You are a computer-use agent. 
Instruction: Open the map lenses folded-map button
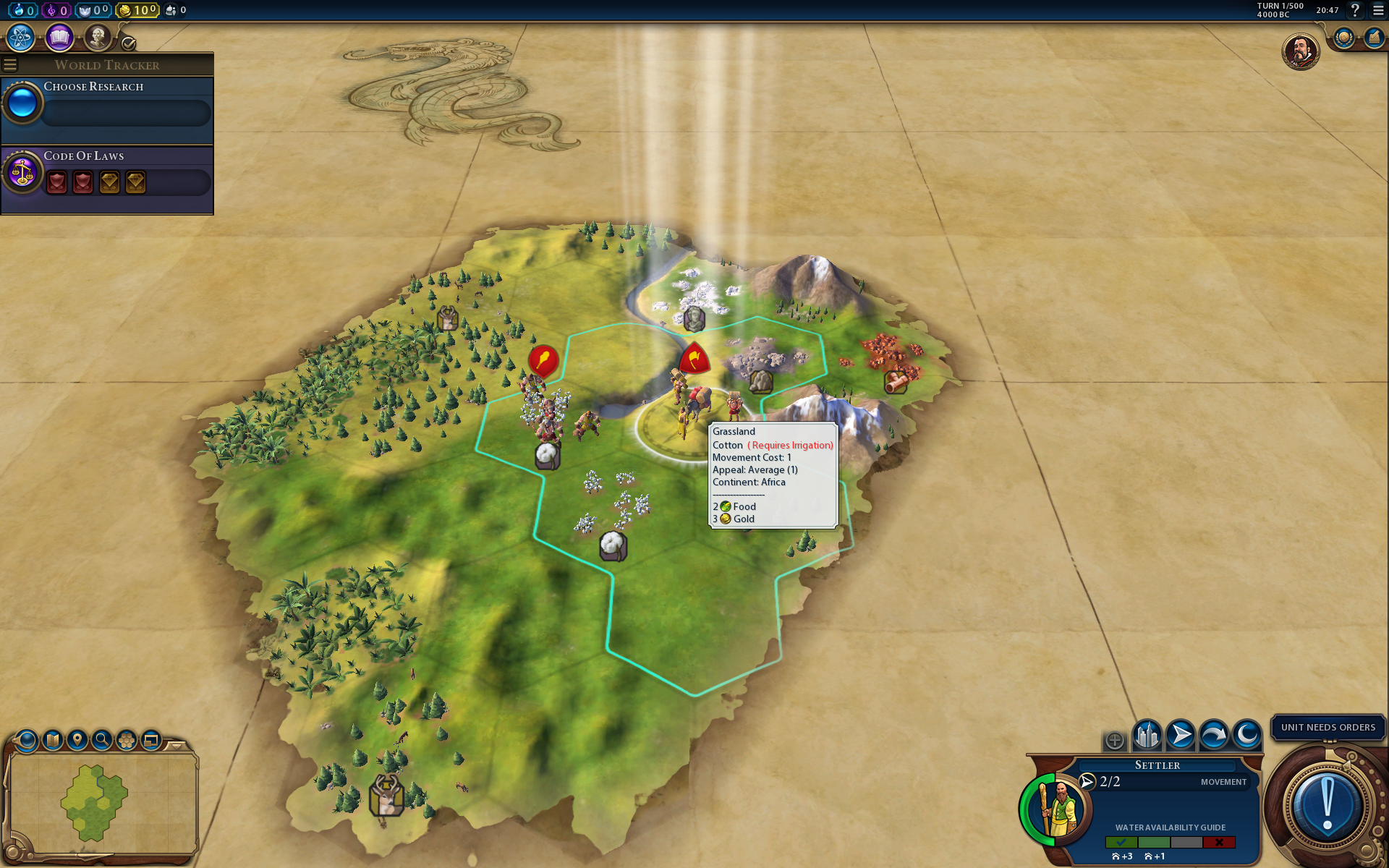(53, 740)
